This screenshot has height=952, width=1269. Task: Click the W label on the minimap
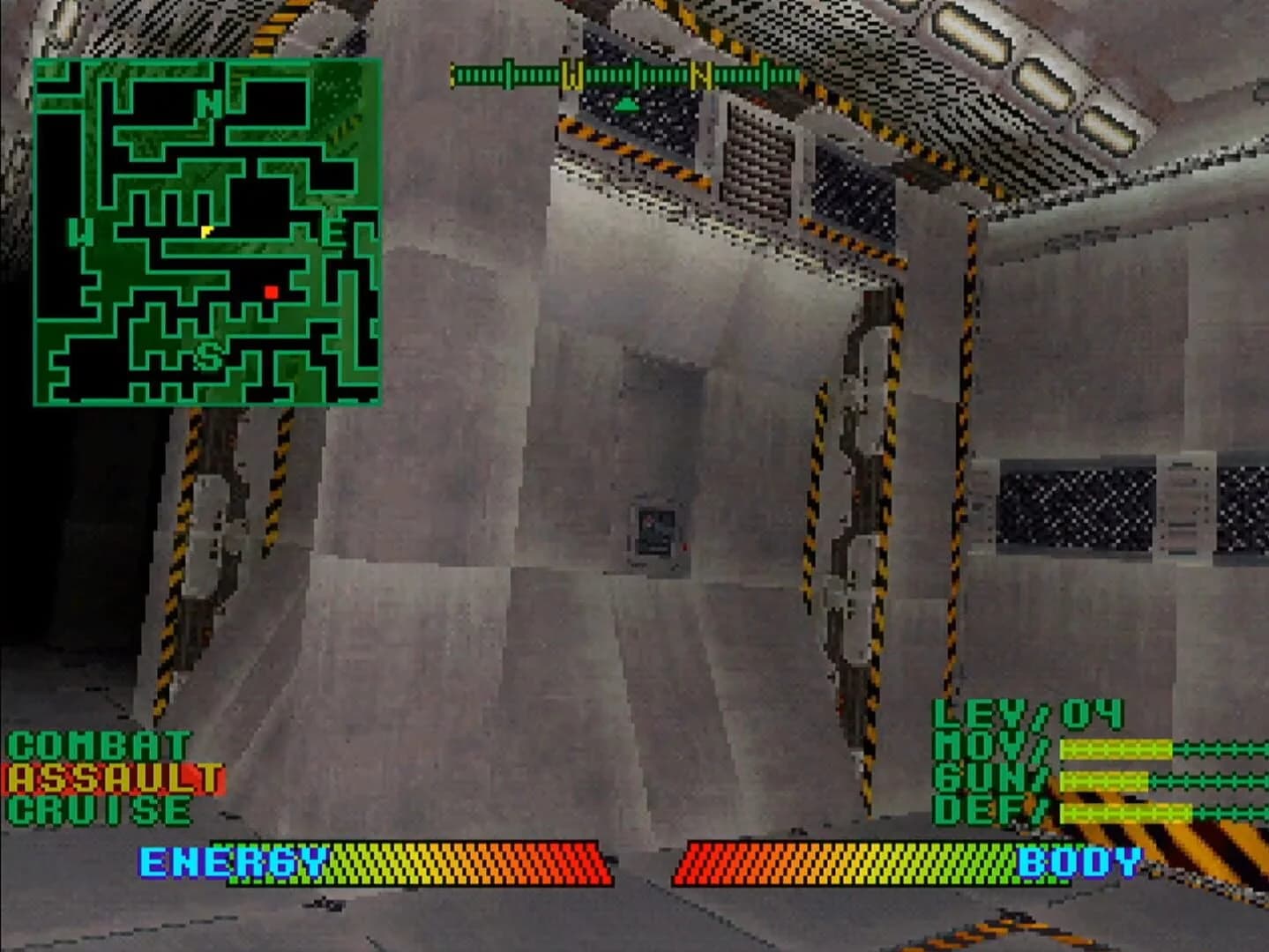[80, 234]
